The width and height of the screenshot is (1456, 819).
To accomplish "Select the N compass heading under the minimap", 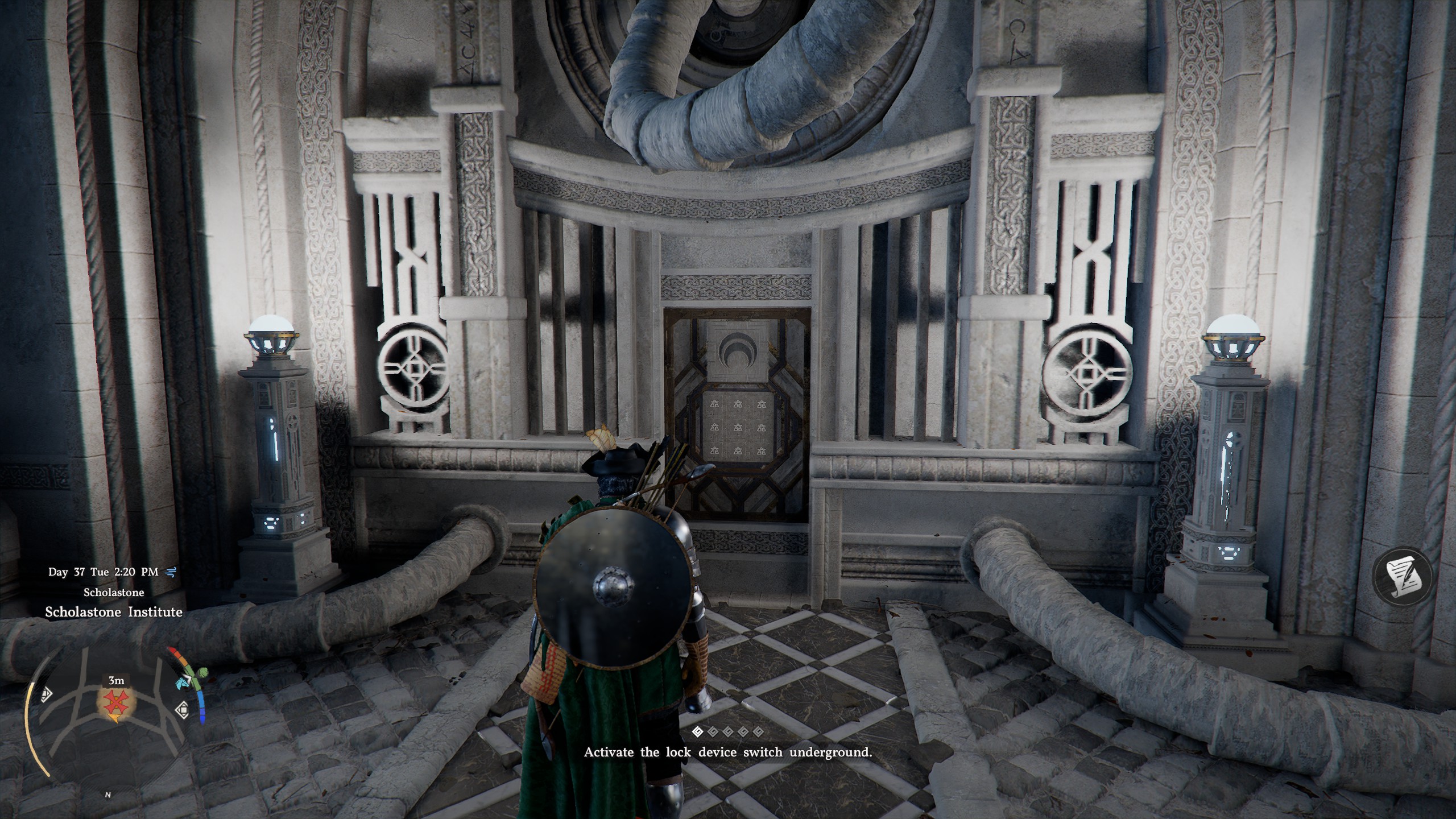I will click(x=108, y=795).
